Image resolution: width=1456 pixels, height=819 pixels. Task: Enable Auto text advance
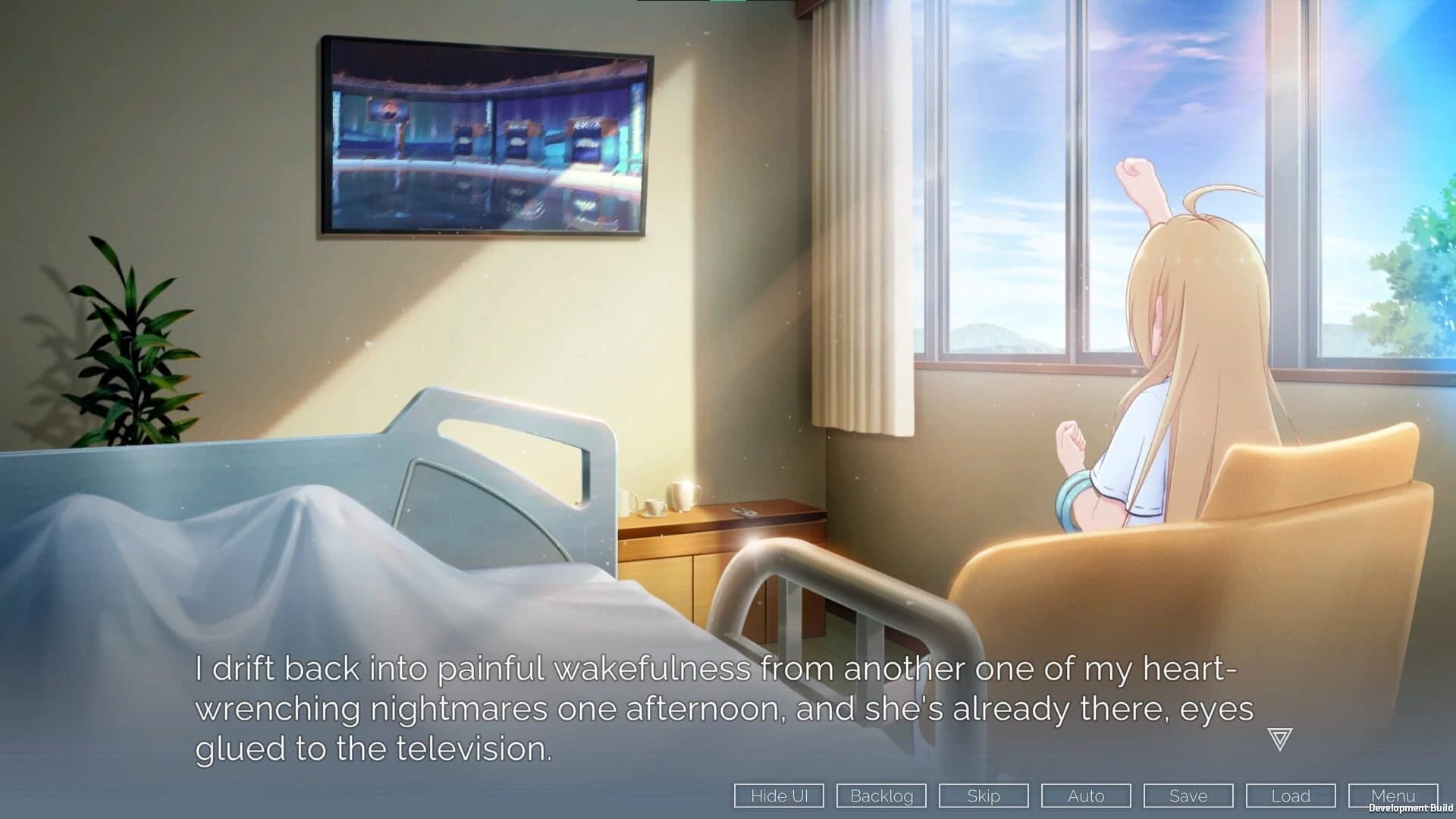[1085, 795]
